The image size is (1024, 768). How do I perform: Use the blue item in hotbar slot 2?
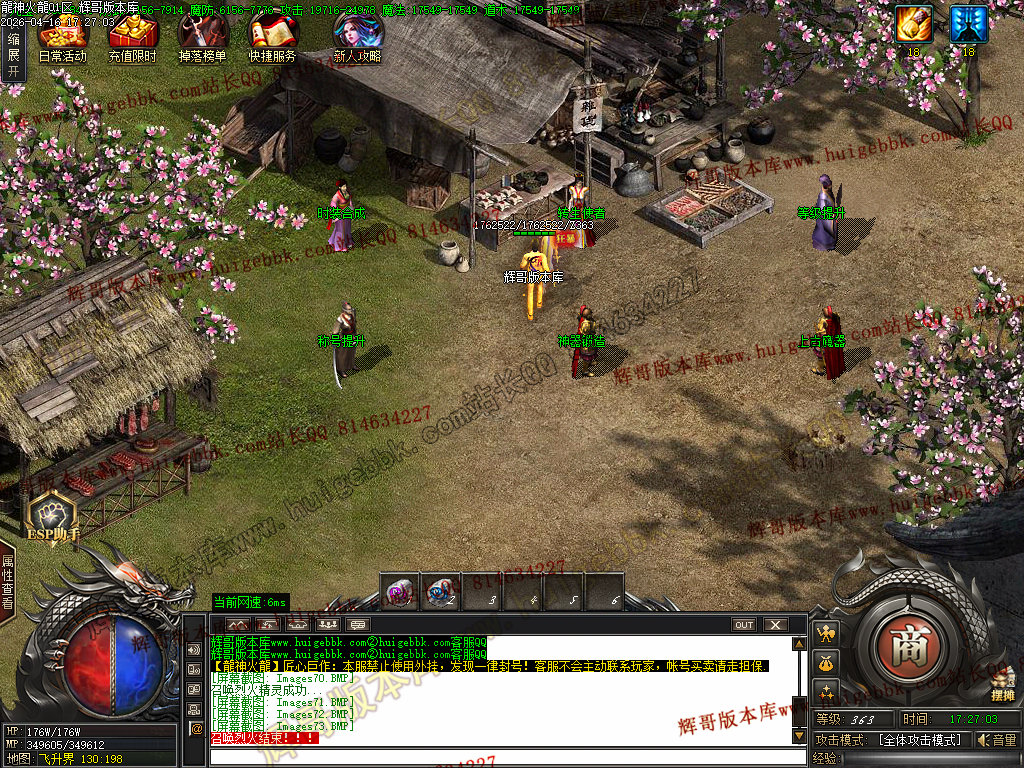(441, 592)
